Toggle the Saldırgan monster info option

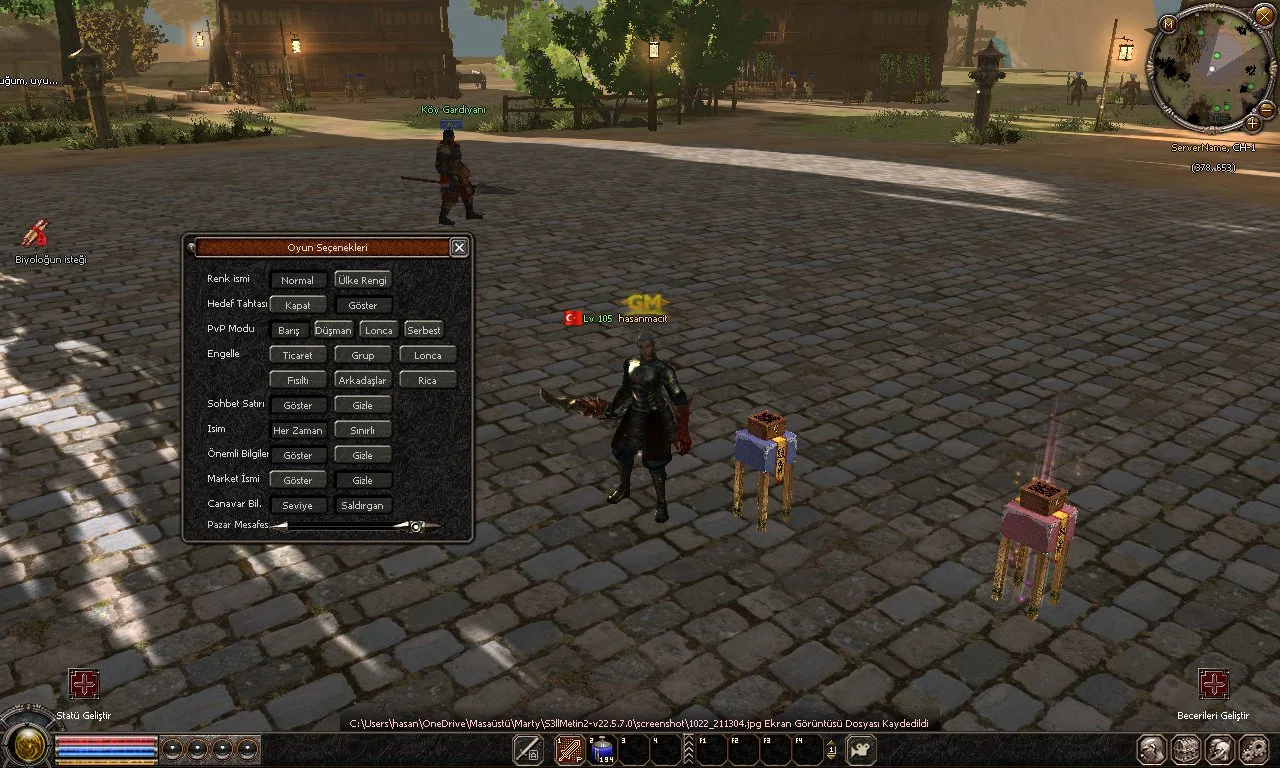362,505
